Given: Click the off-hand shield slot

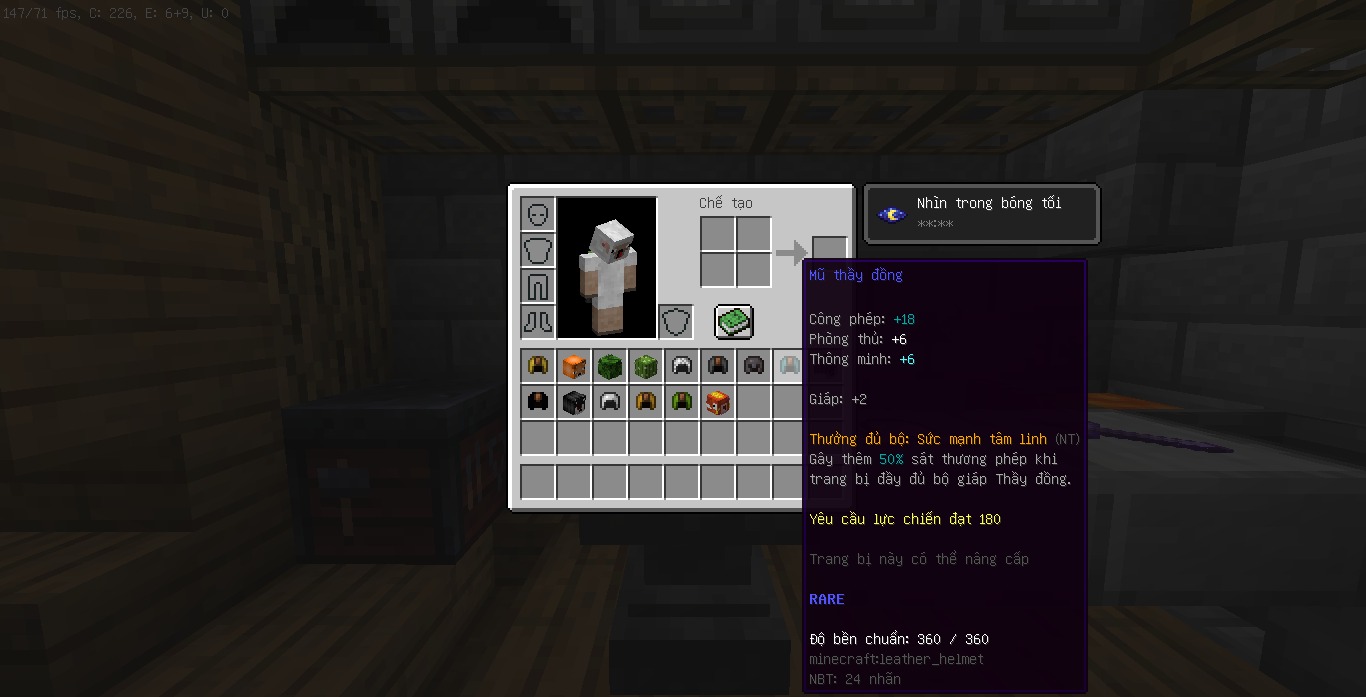Looking at the screenshot, I should [676, 322].
